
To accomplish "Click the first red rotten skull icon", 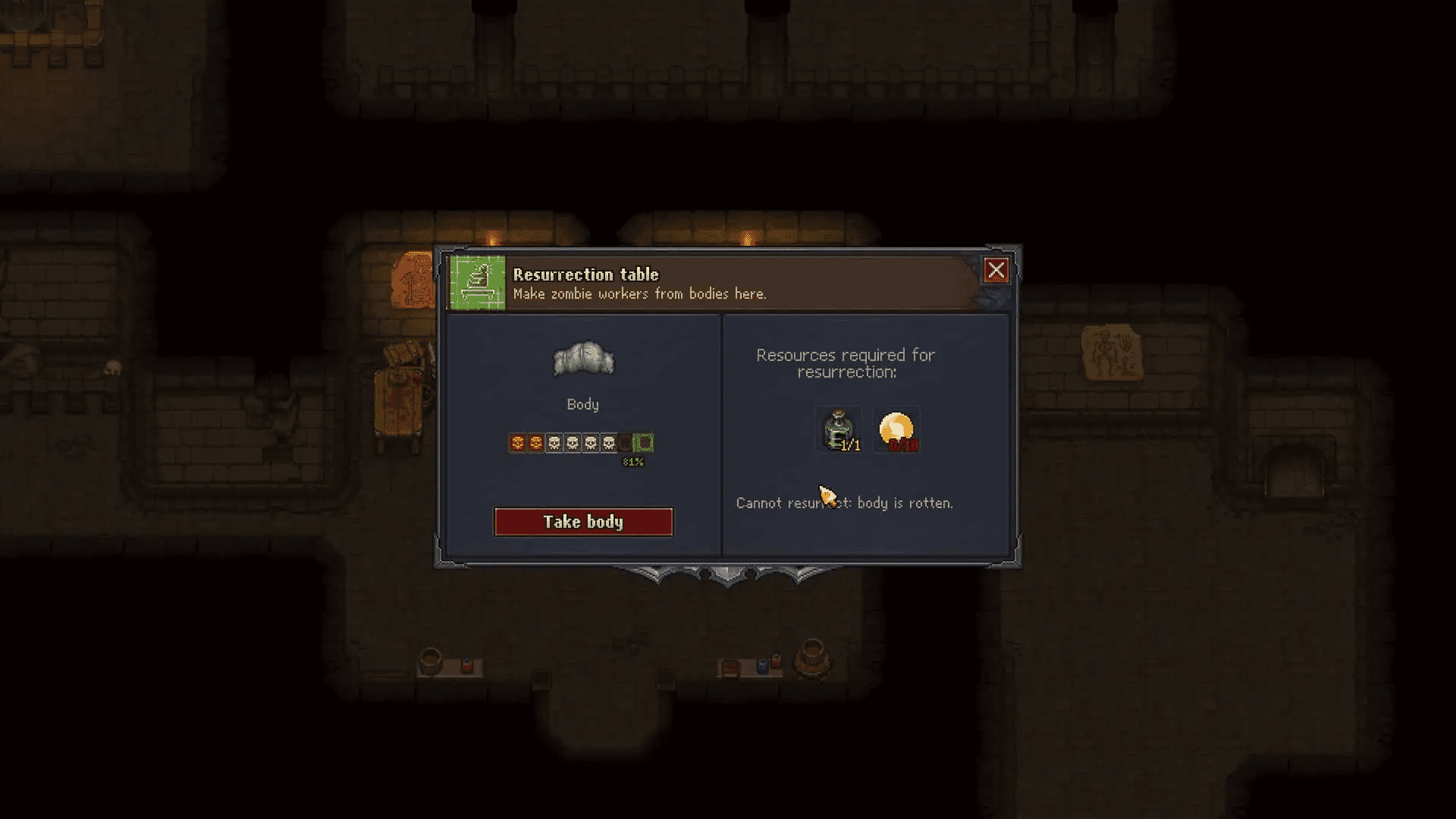I will tap(518, 442).
